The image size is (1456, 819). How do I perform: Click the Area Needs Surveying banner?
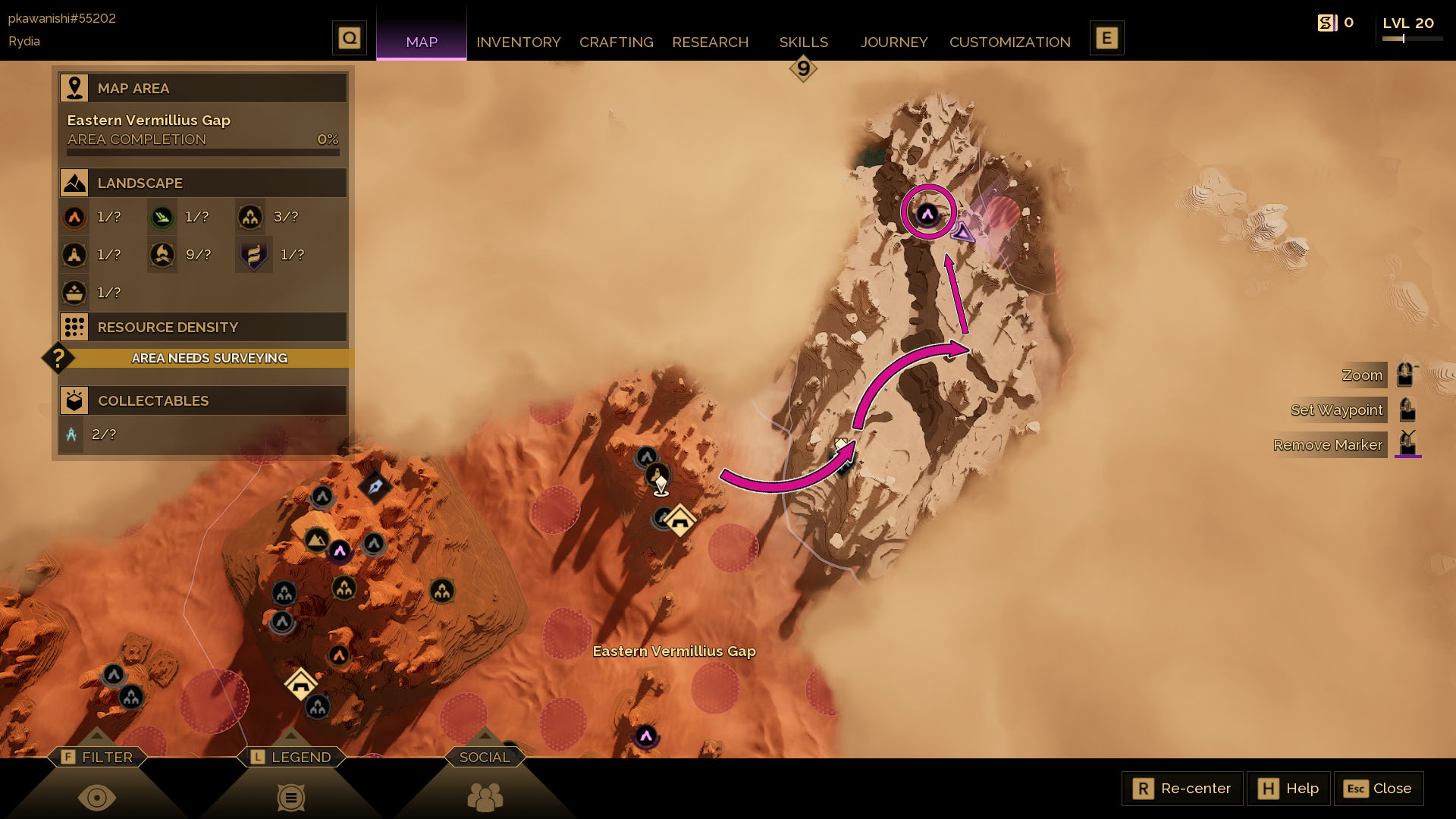209,358
